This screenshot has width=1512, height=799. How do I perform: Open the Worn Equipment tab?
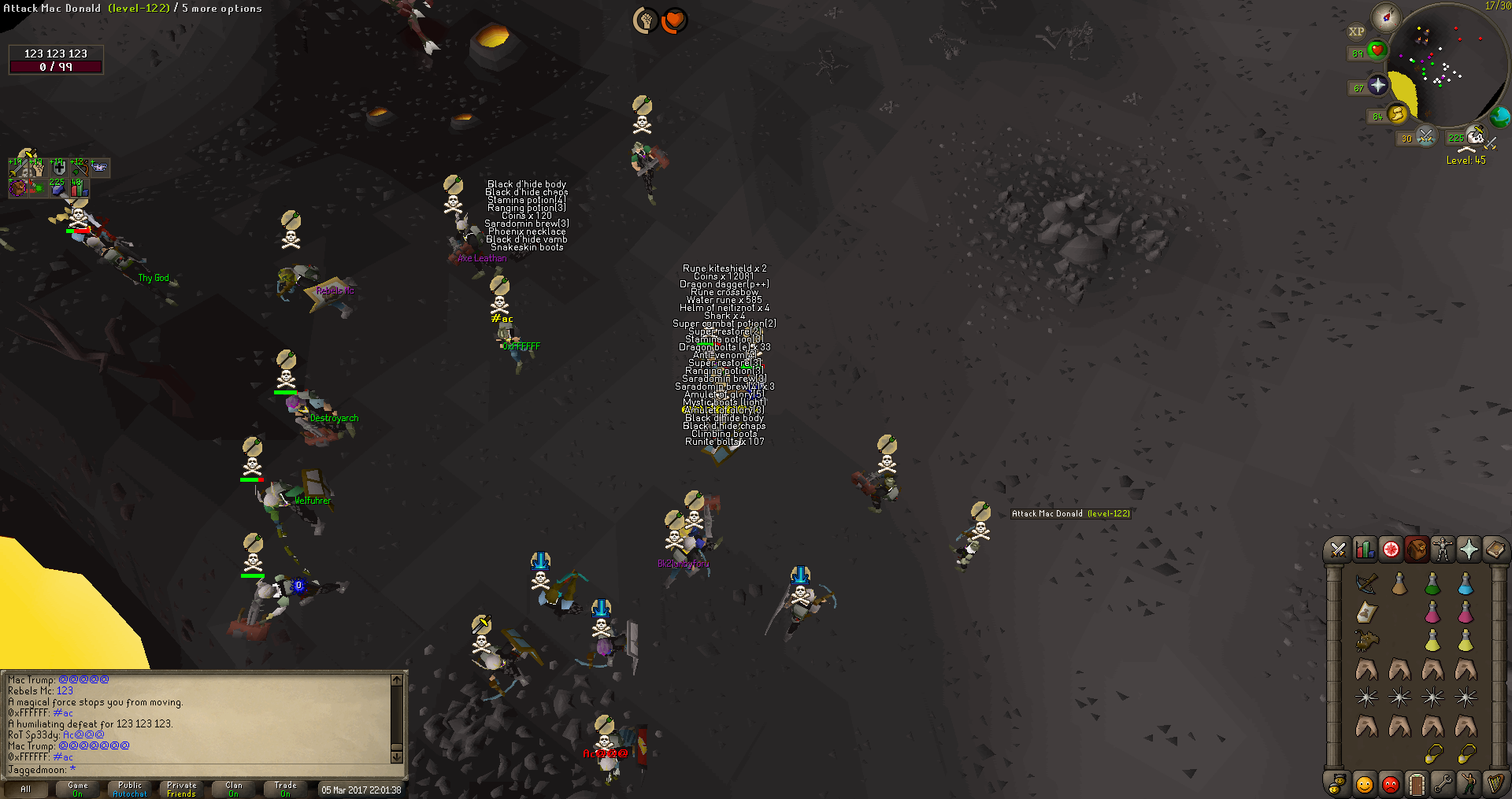click(x=1443, y=549)
